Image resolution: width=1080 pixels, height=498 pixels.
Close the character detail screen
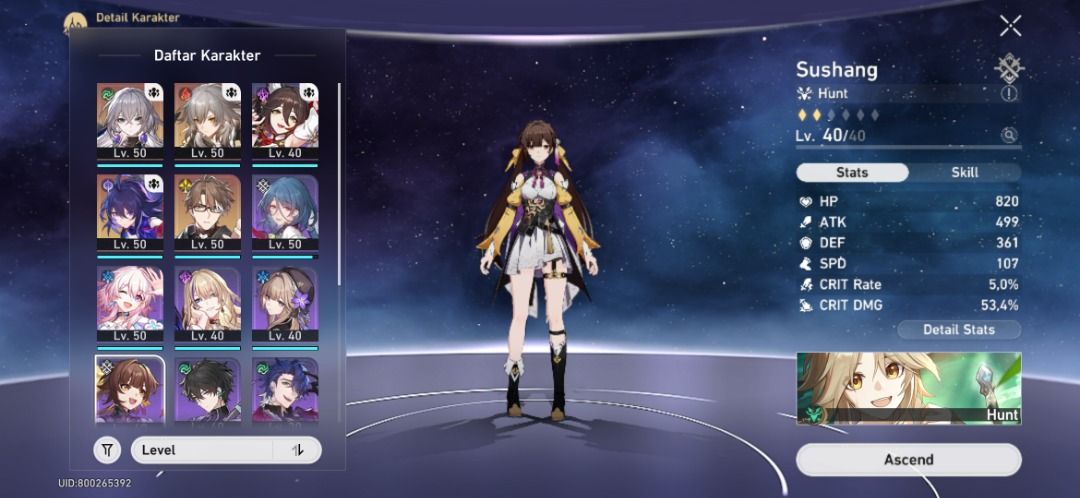tap(1010, 26)
